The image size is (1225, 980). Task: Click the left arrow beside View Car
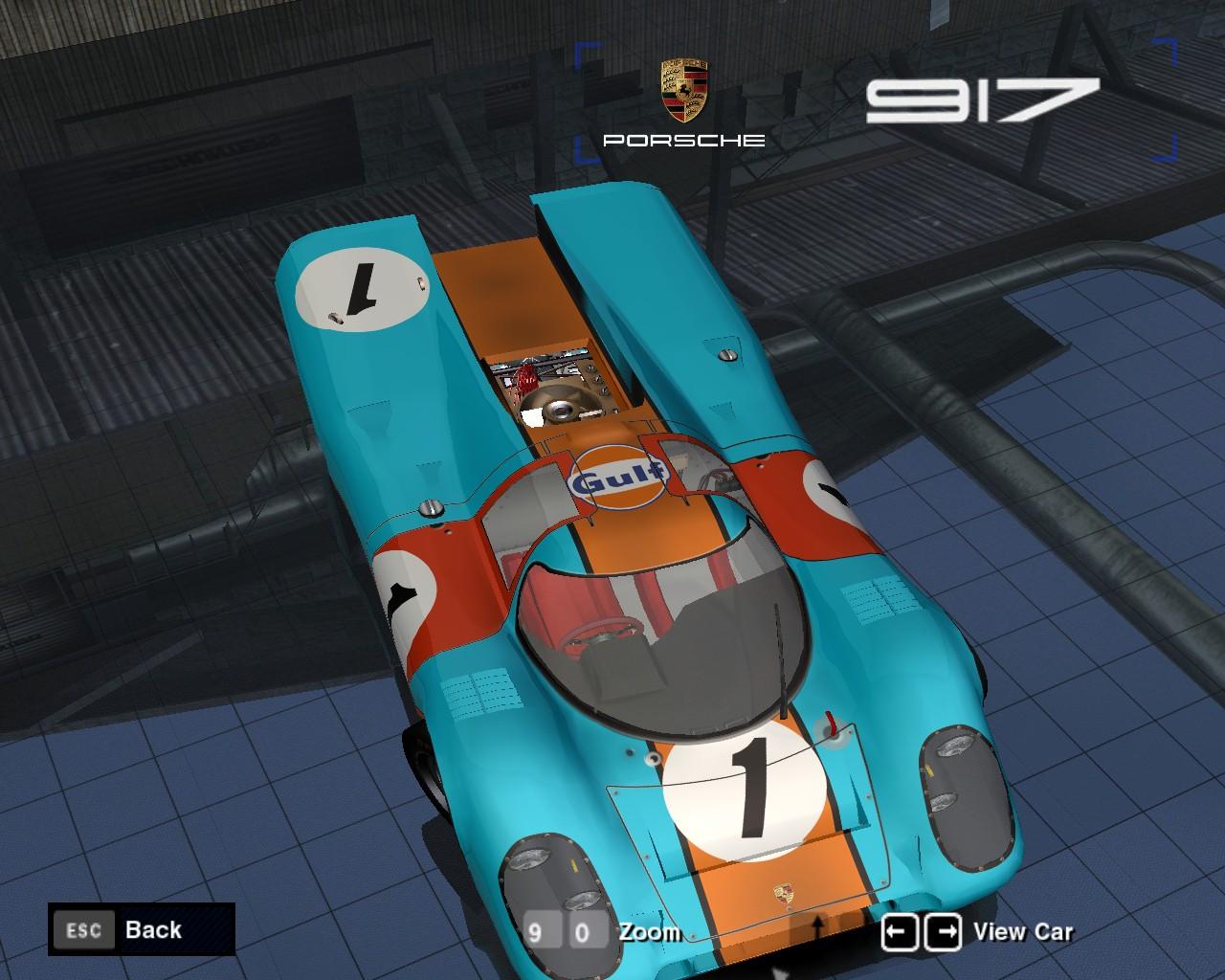[900, 931]
